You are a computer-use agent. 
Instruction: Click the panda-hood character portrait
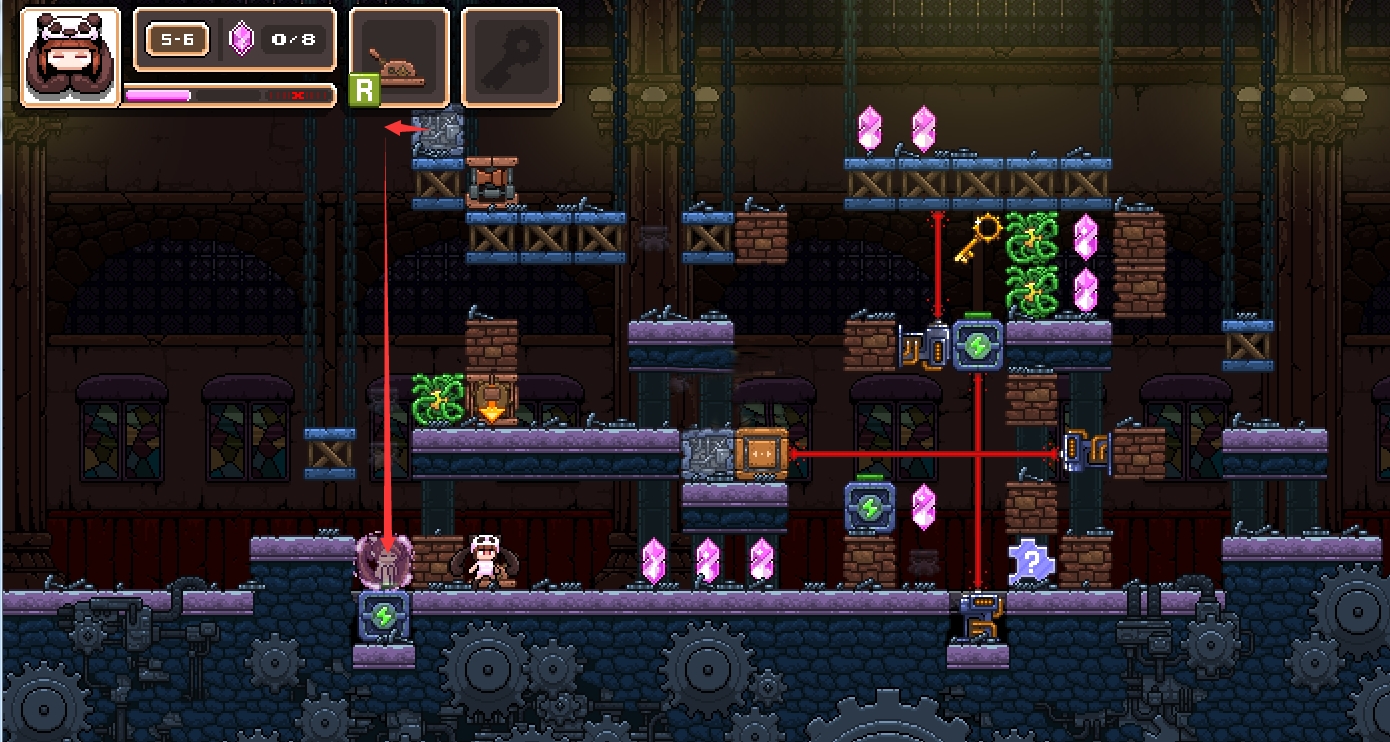pos(70,57)
